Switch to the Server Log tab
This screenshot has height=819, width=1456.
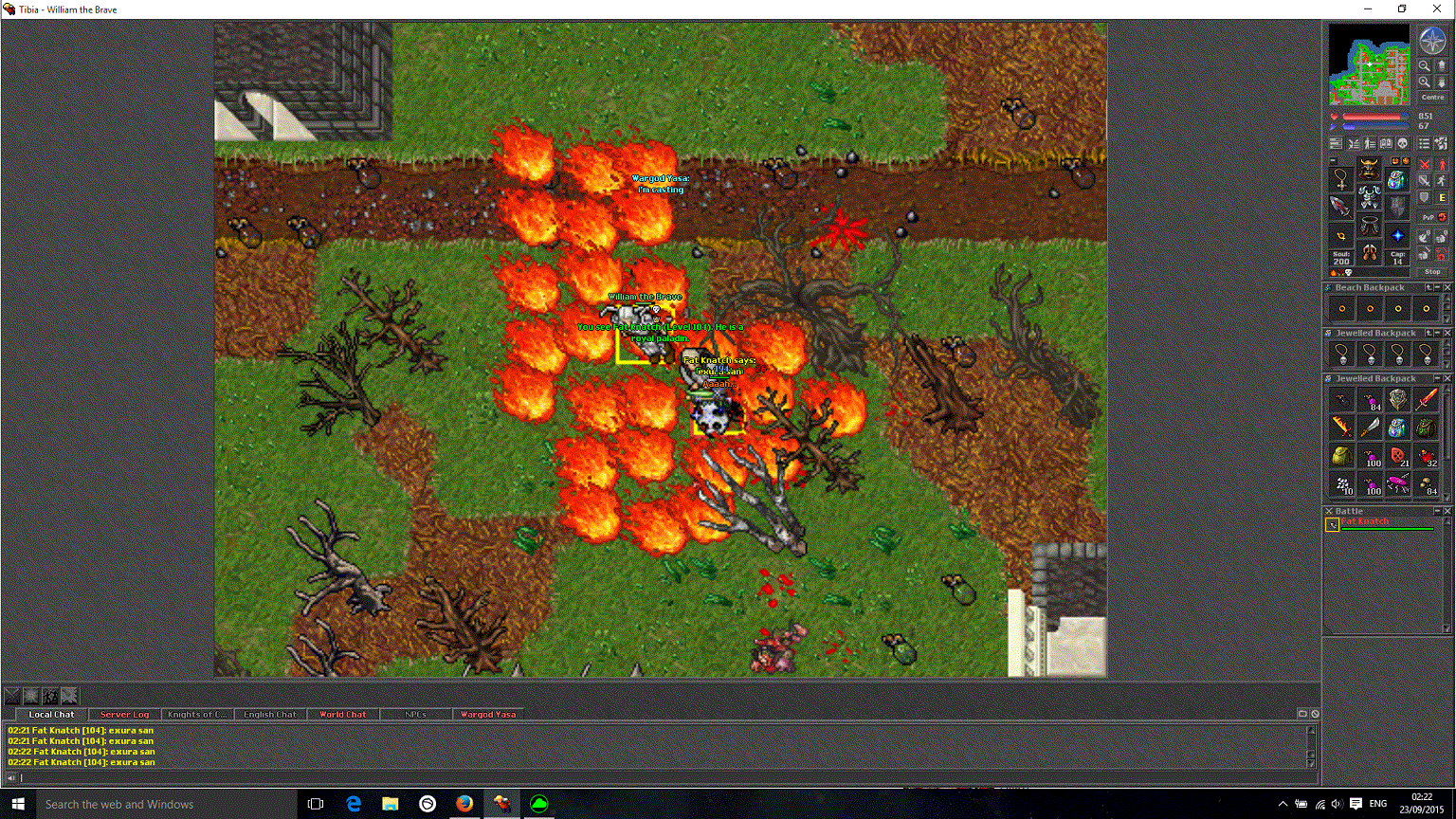[124, 715]
